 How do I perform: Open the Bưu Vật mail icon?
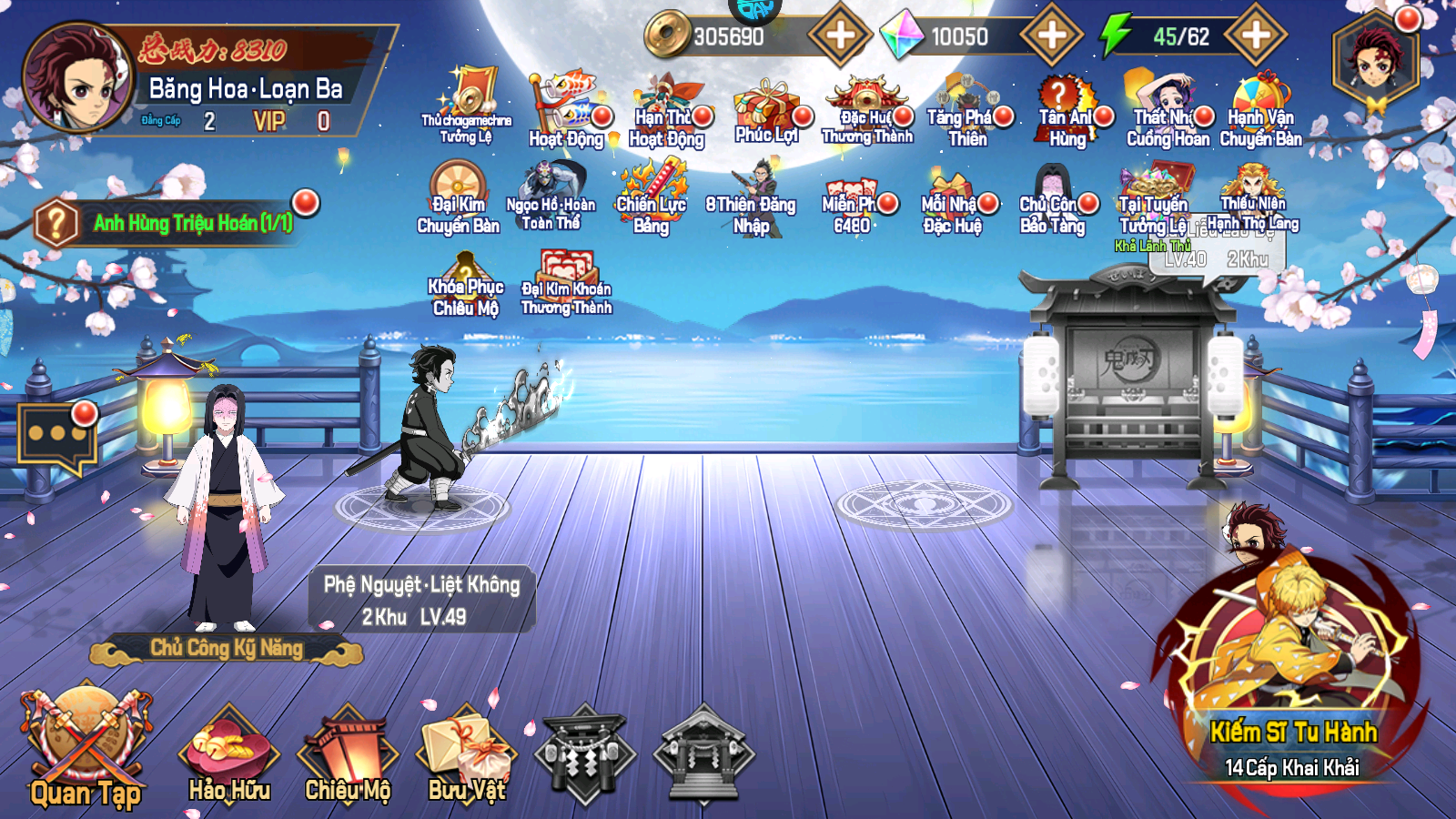pyautogui.click(x=466, y=746)
